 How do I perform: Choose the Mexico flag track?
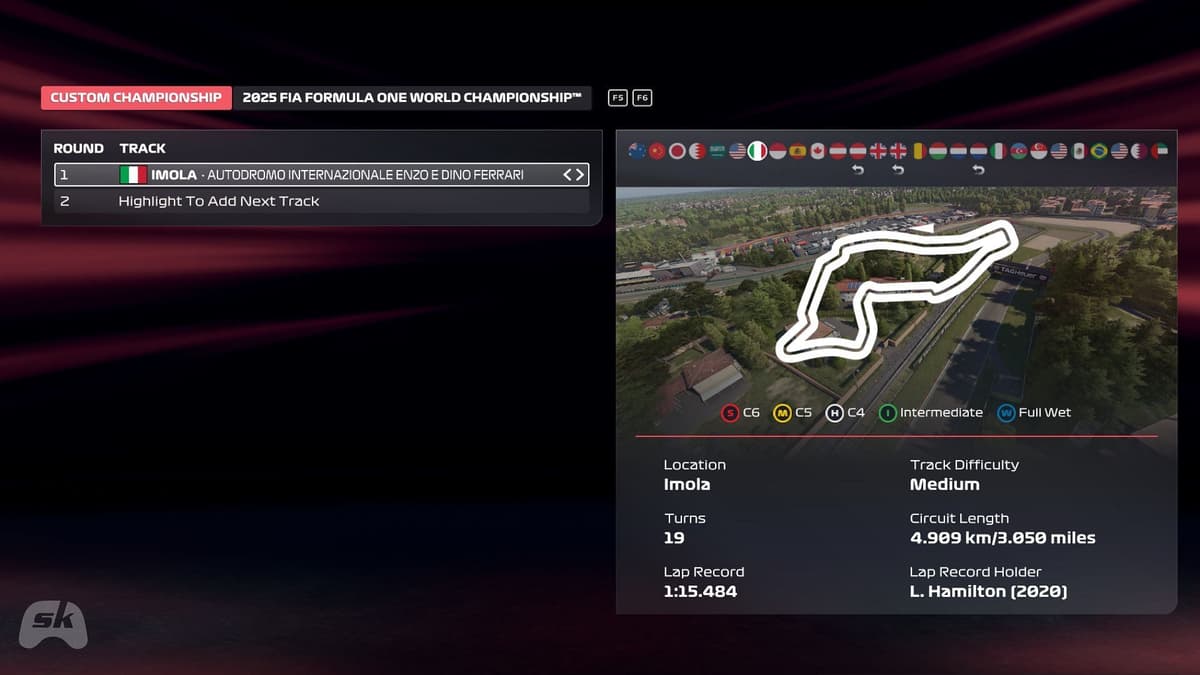(x=1079, y=151)
